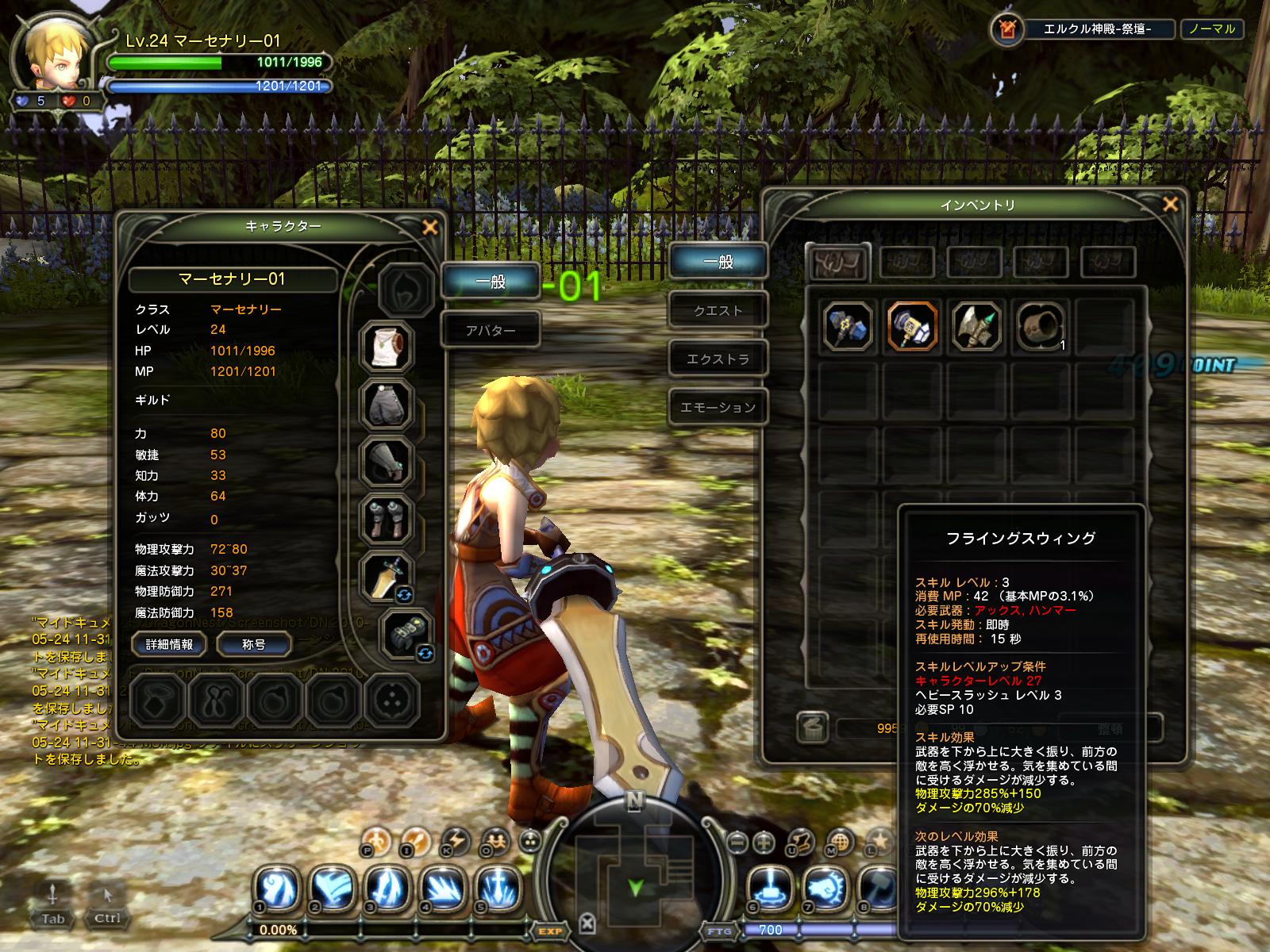Zoom in the minimap with plus button
The height and width of the screenshot is (952, 1270).
(764, 841)
